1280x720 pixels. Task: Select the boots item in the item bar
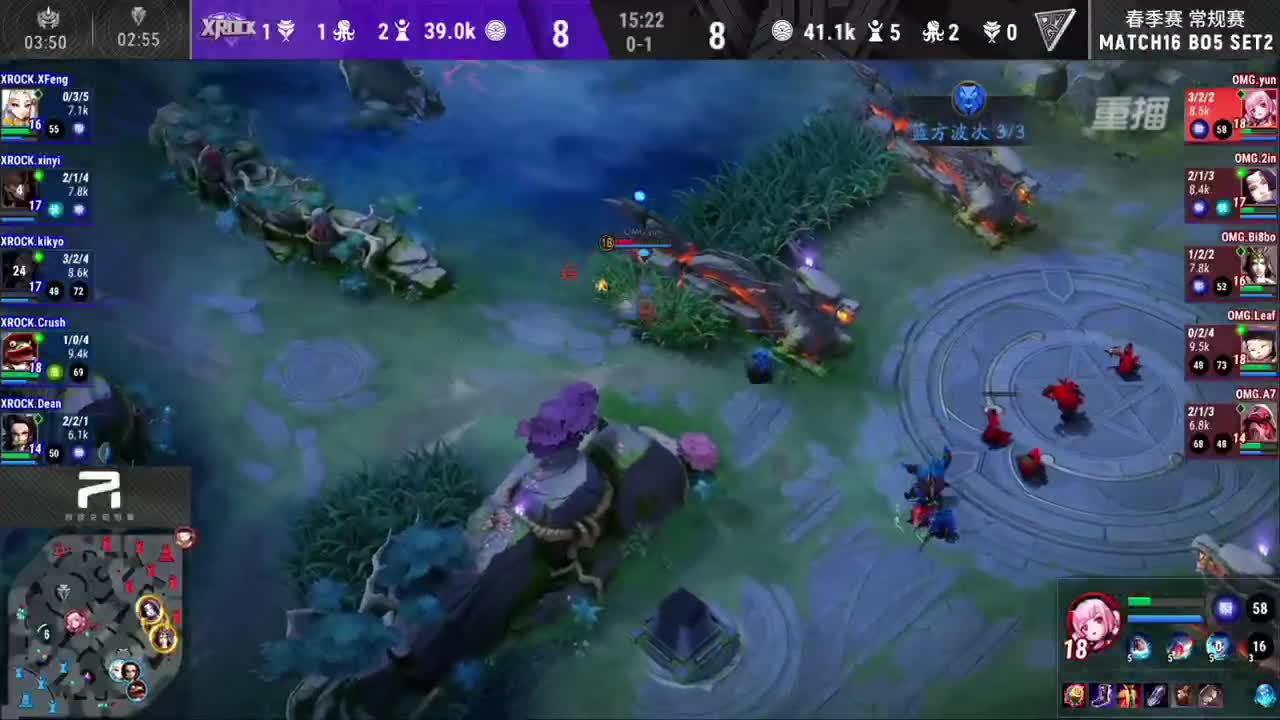[1104, 695]
